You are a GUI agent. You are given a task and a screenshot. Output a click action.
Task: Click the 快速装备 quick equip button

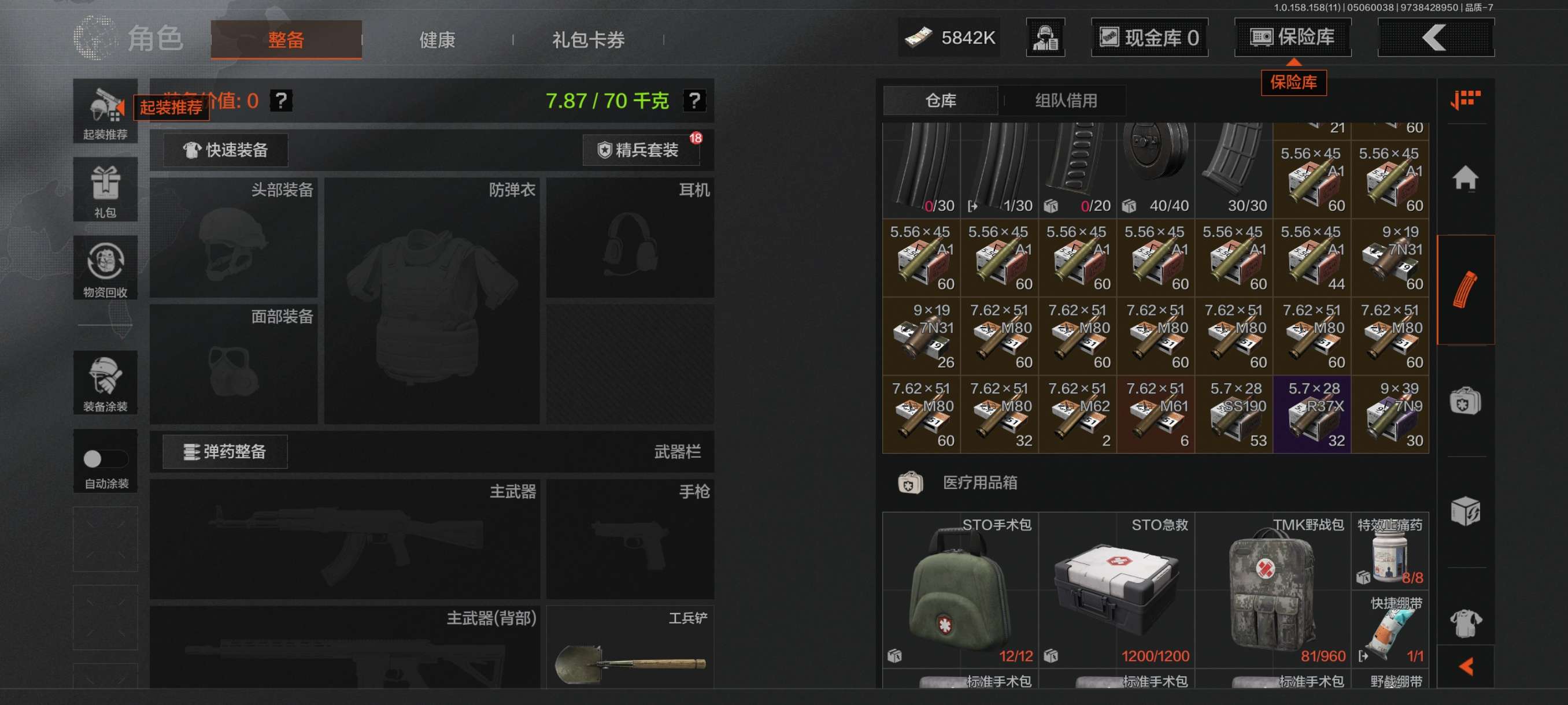click(x=226, y=150)
